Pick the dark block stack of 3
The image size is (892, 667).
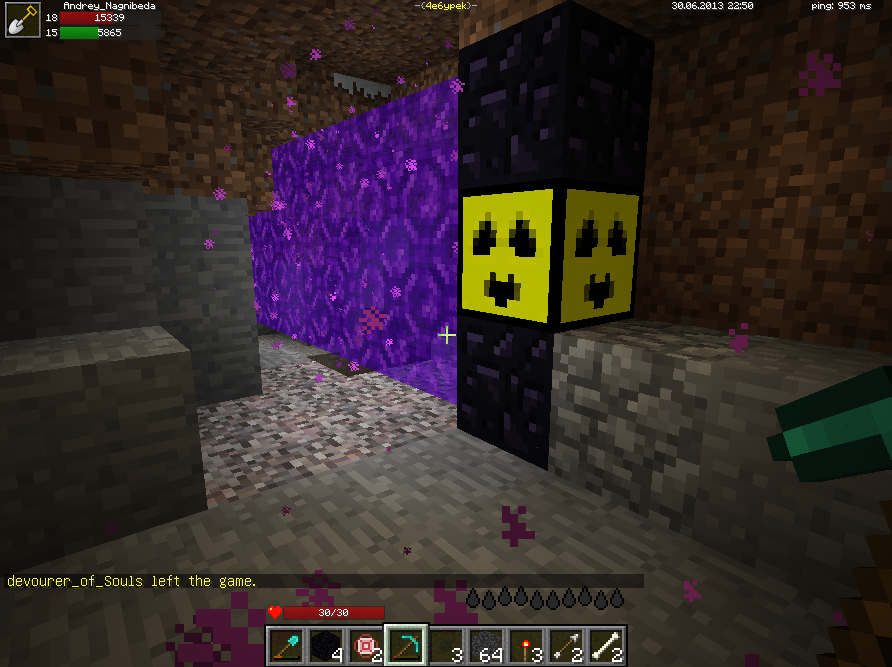(447, 646)
